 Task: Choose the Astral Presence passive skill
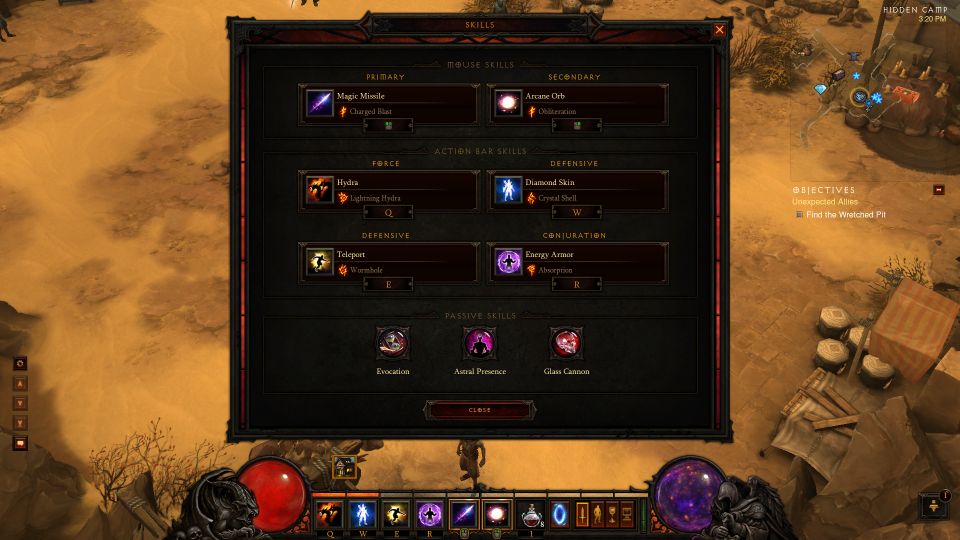(x=479, y=345)
